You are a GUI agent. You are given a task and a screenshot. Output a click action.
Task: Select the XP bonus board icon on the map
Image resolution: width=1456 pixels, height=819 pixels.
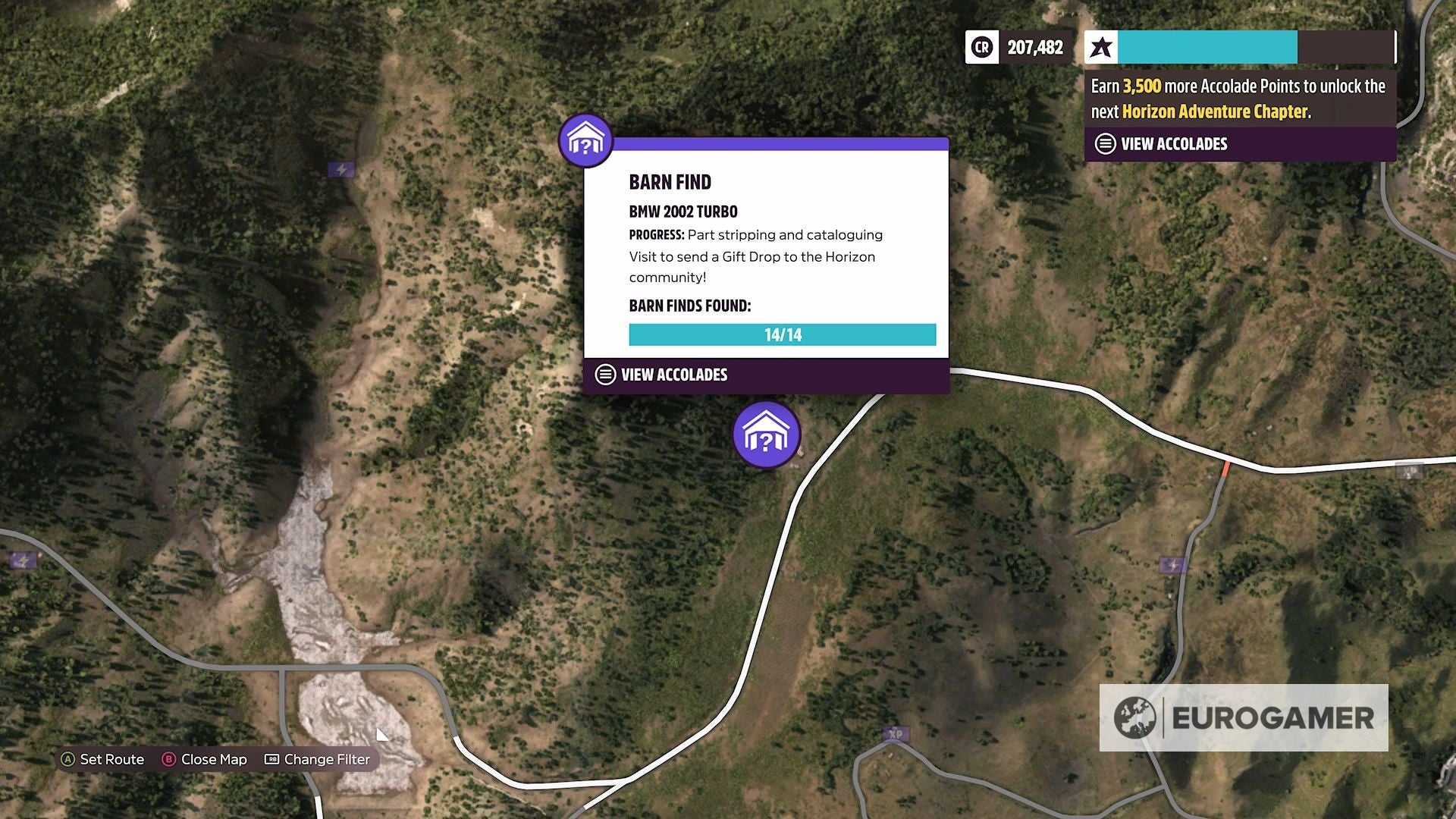pos(896,733)
